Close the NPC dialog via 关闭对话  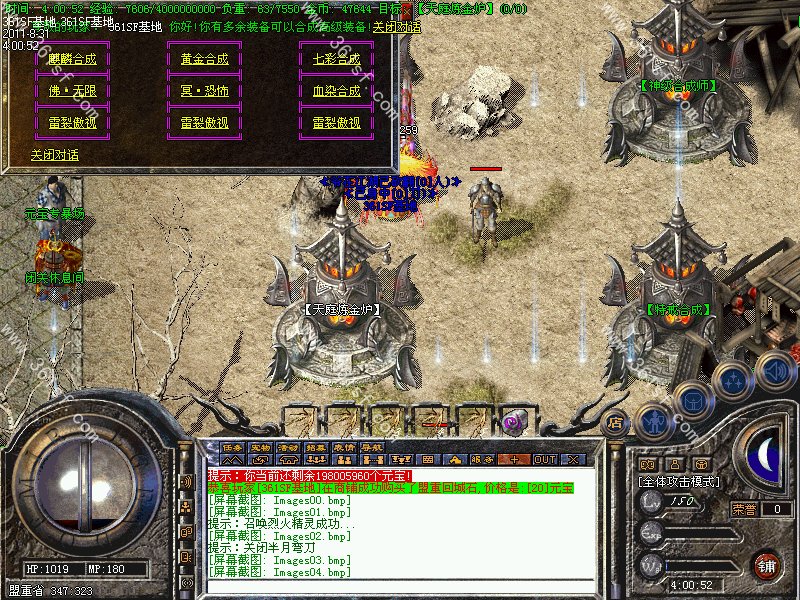(x=54, y=155)
